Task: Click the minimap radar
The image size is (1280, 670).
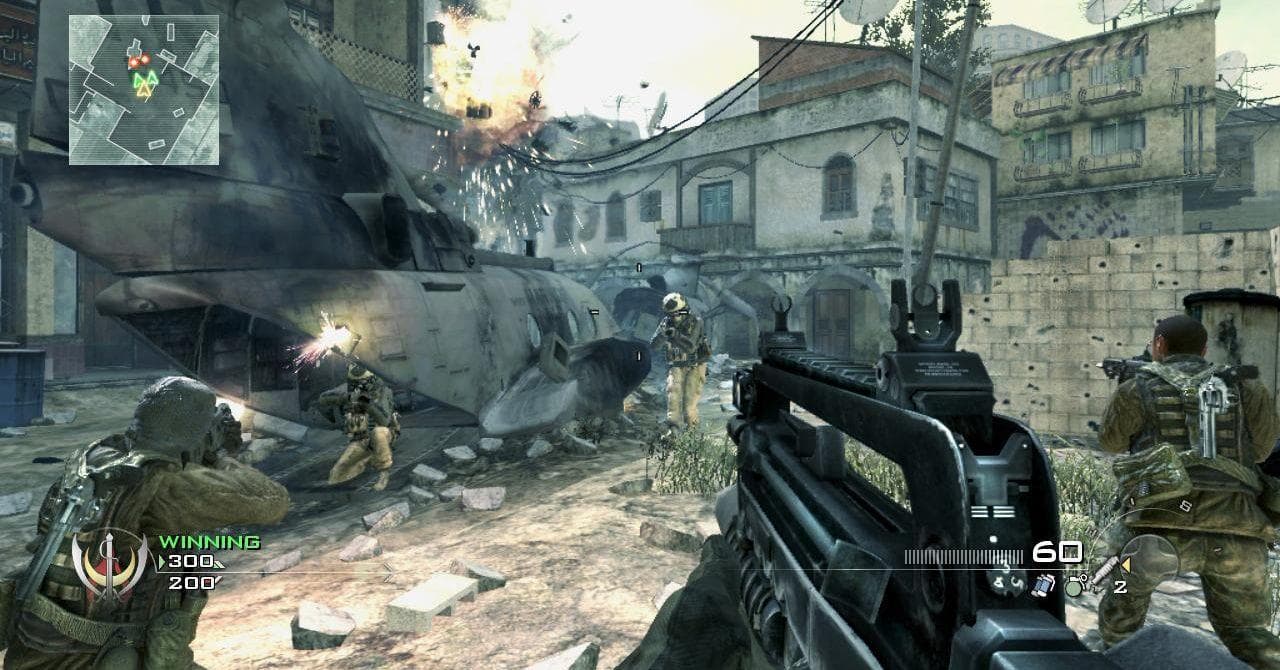Action: 144,89
